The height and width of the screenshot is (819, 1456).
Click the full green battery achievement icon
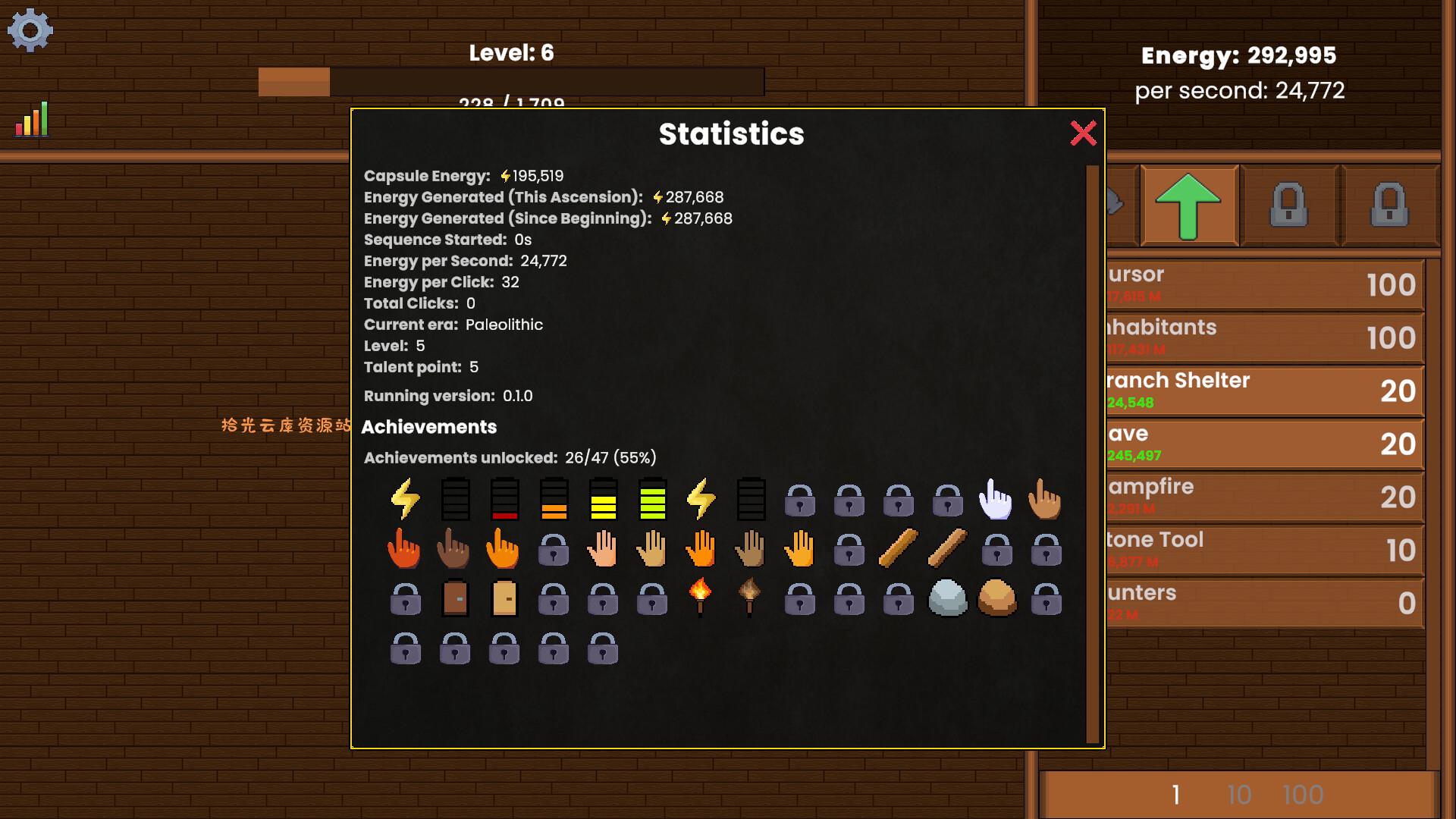point(651,499)
